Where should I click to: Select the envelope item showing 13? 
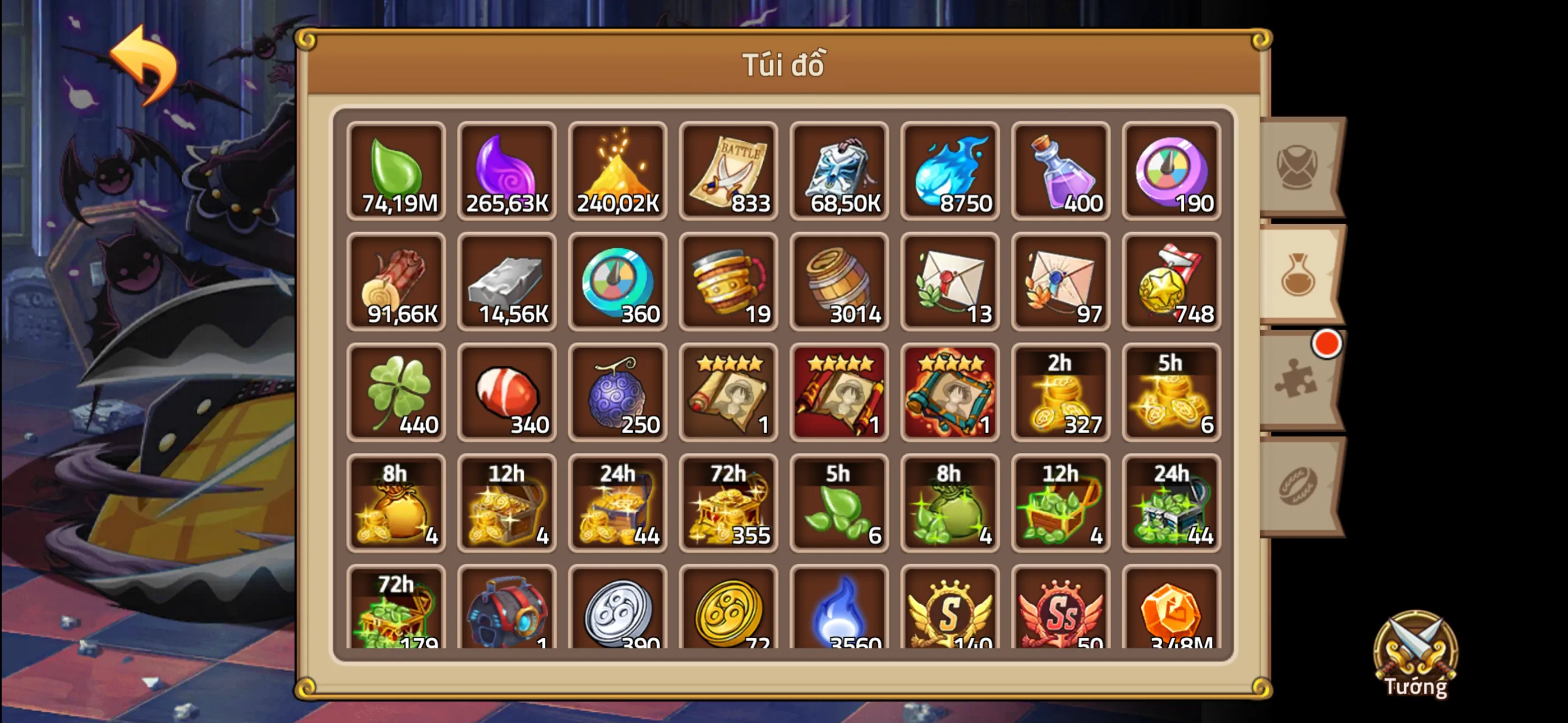950,283
